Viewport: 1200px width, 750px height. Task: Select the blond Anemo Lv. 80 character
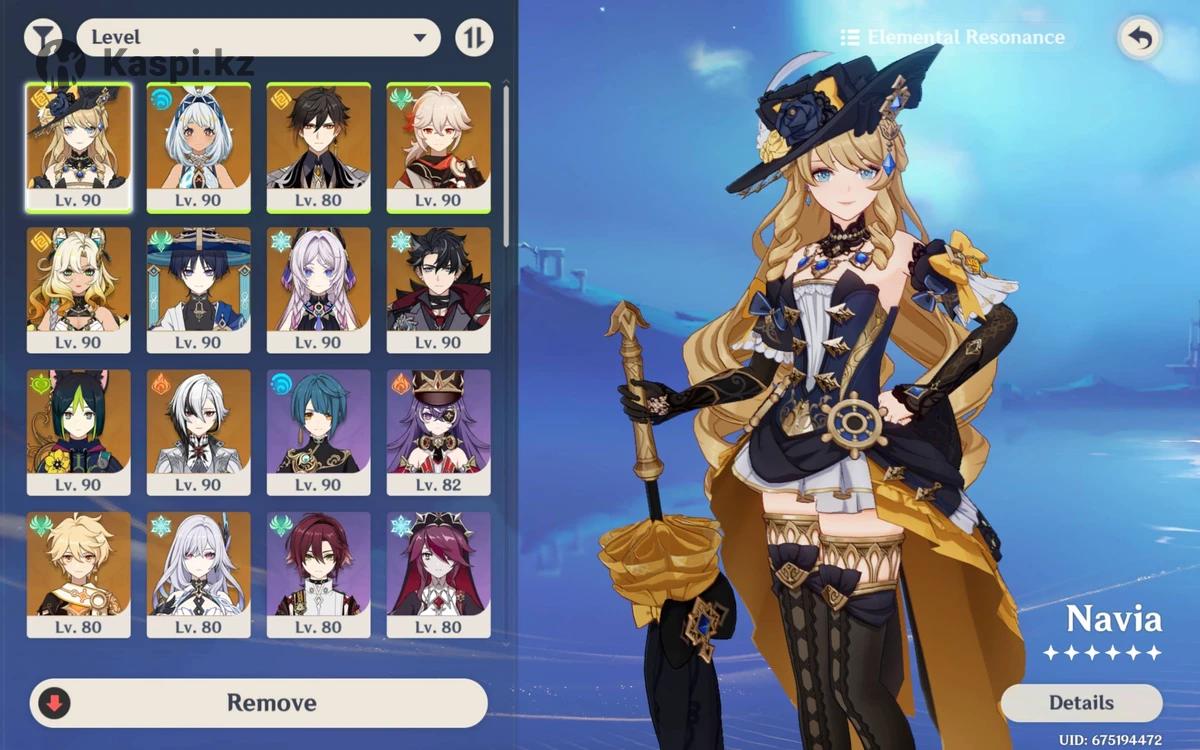tap(78, 575)
